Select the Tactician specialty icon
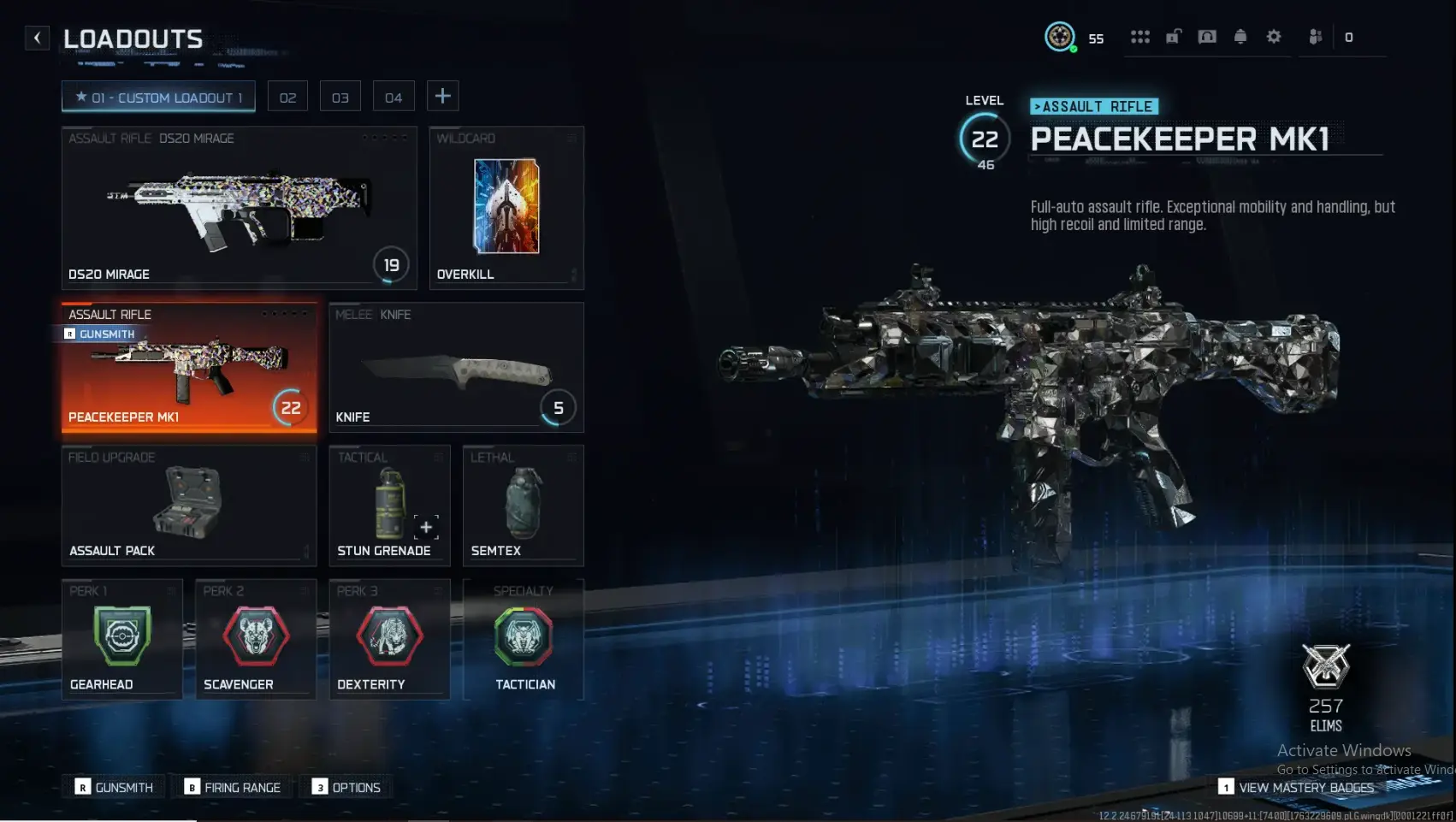 [523, 636]
